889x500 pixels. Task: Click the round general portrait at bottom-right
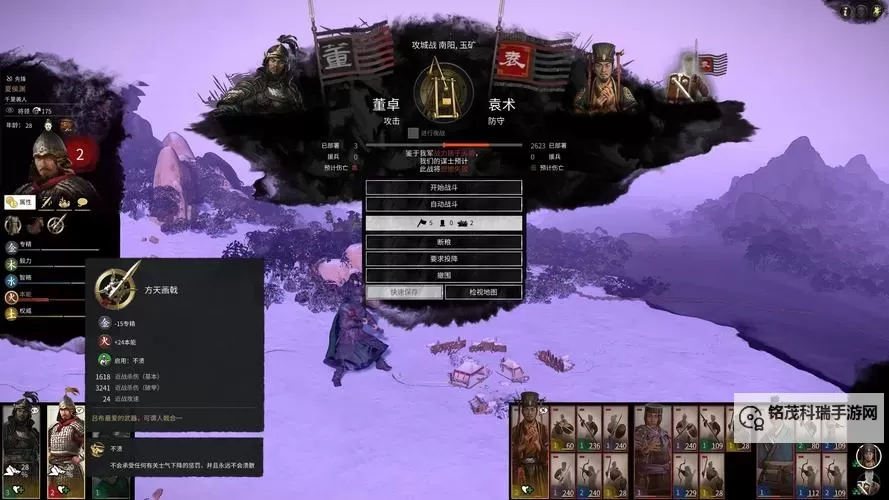click(867, 457)
